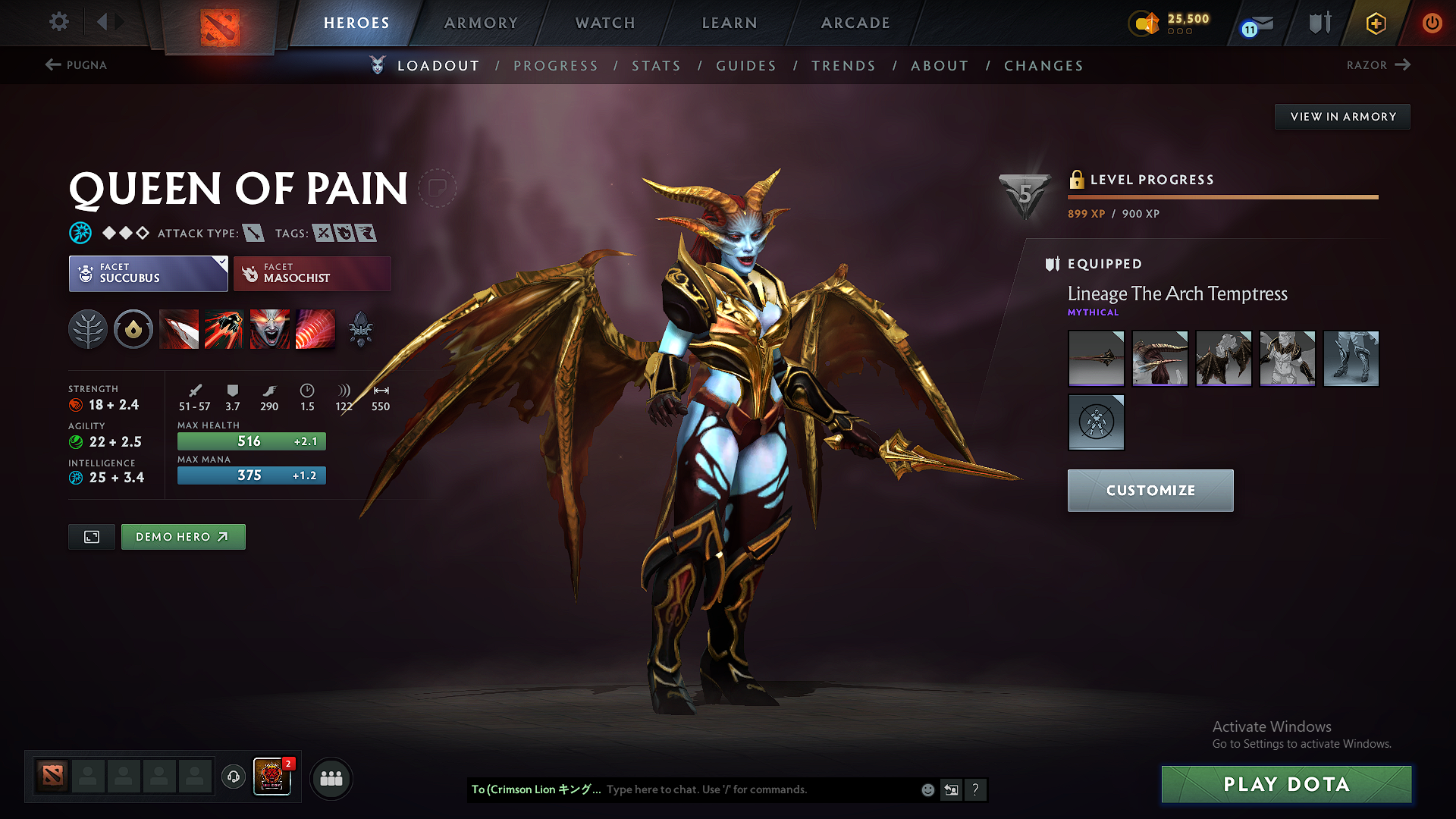Click the Sonic Wave ability icon
The image size is (1456, 819).
315,329
